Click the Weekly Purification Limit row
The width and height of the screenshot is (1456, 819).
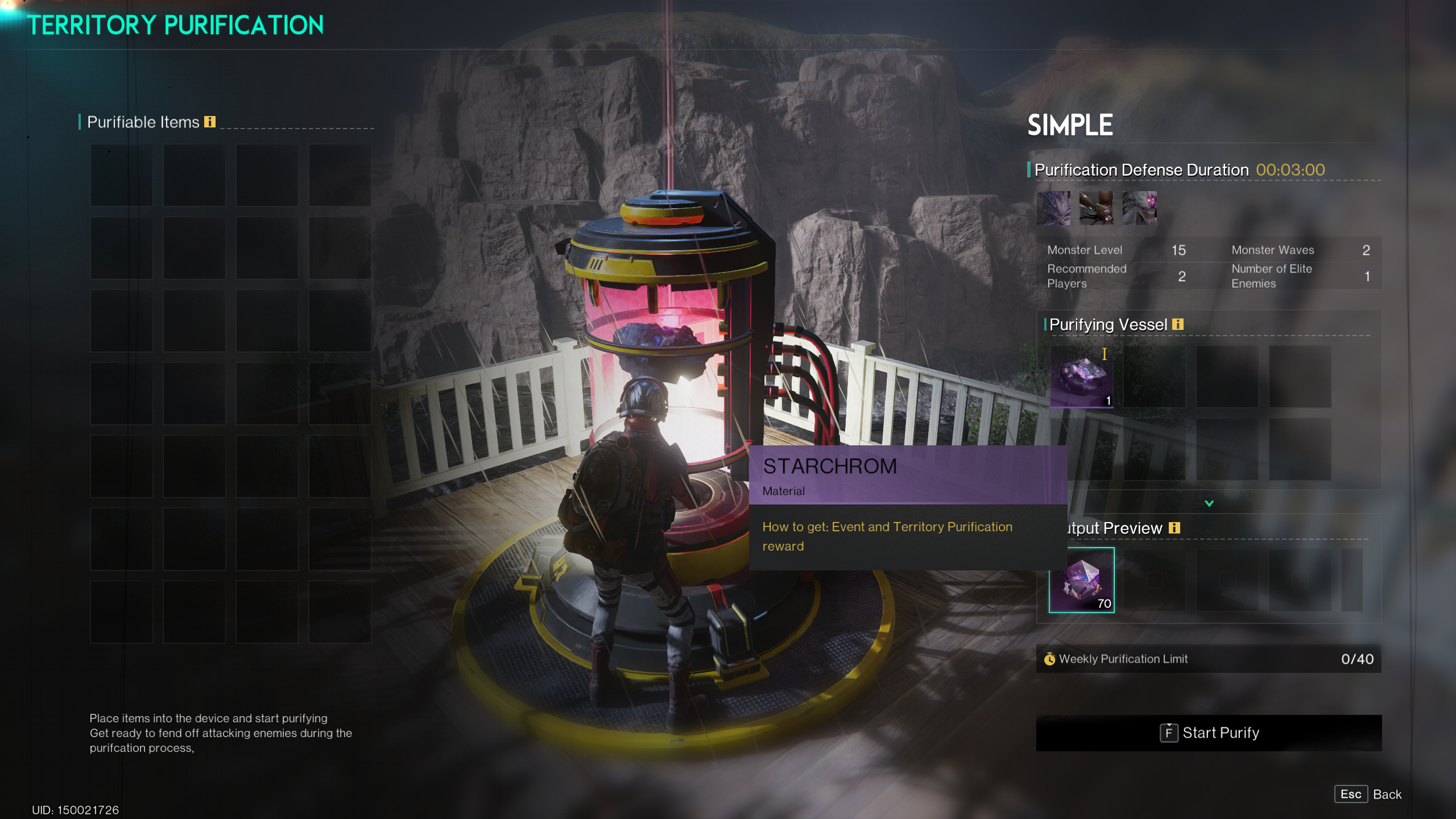[1209, 659]
